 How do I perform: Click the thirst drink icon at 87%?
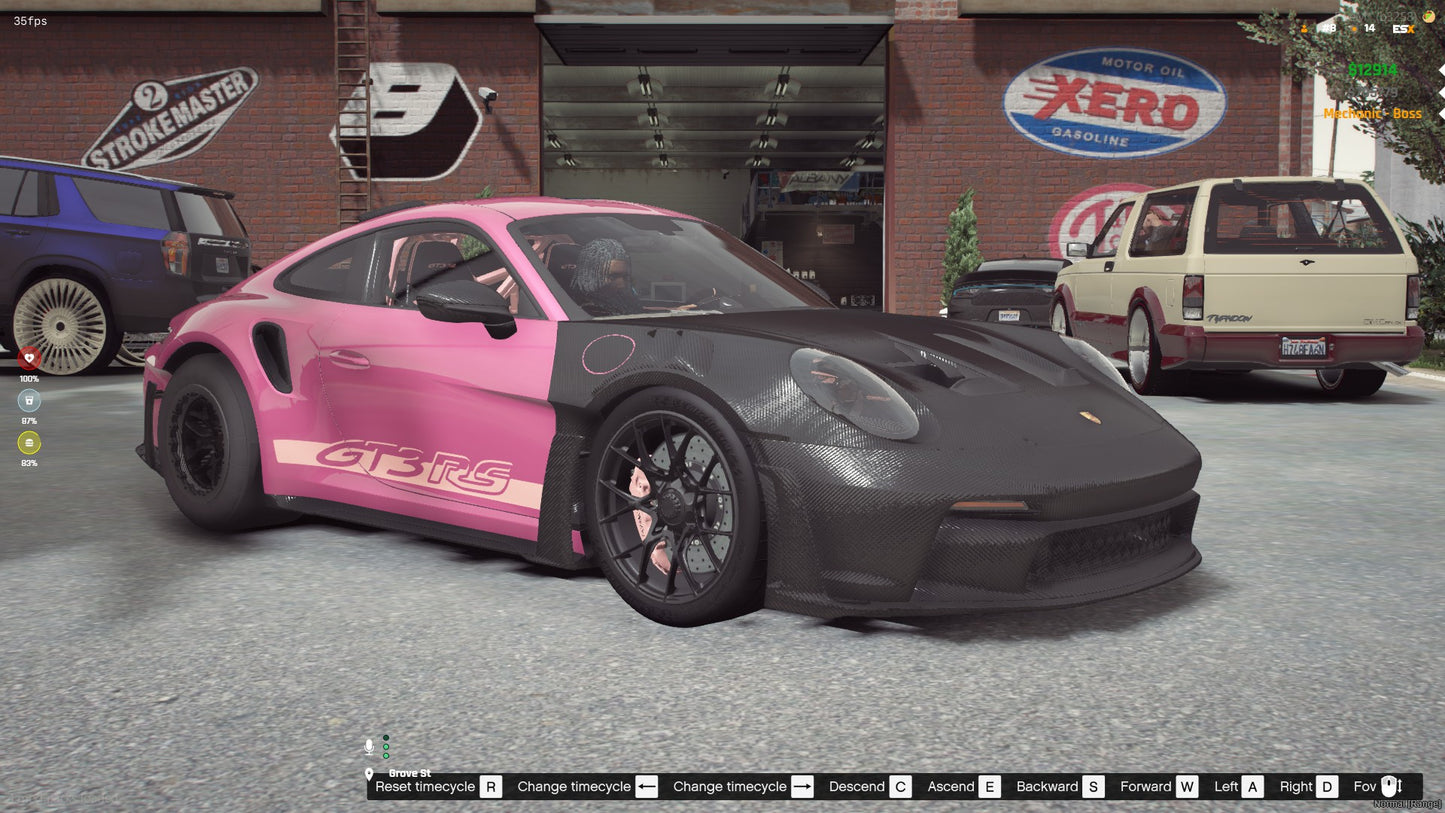tap(28, 398)
